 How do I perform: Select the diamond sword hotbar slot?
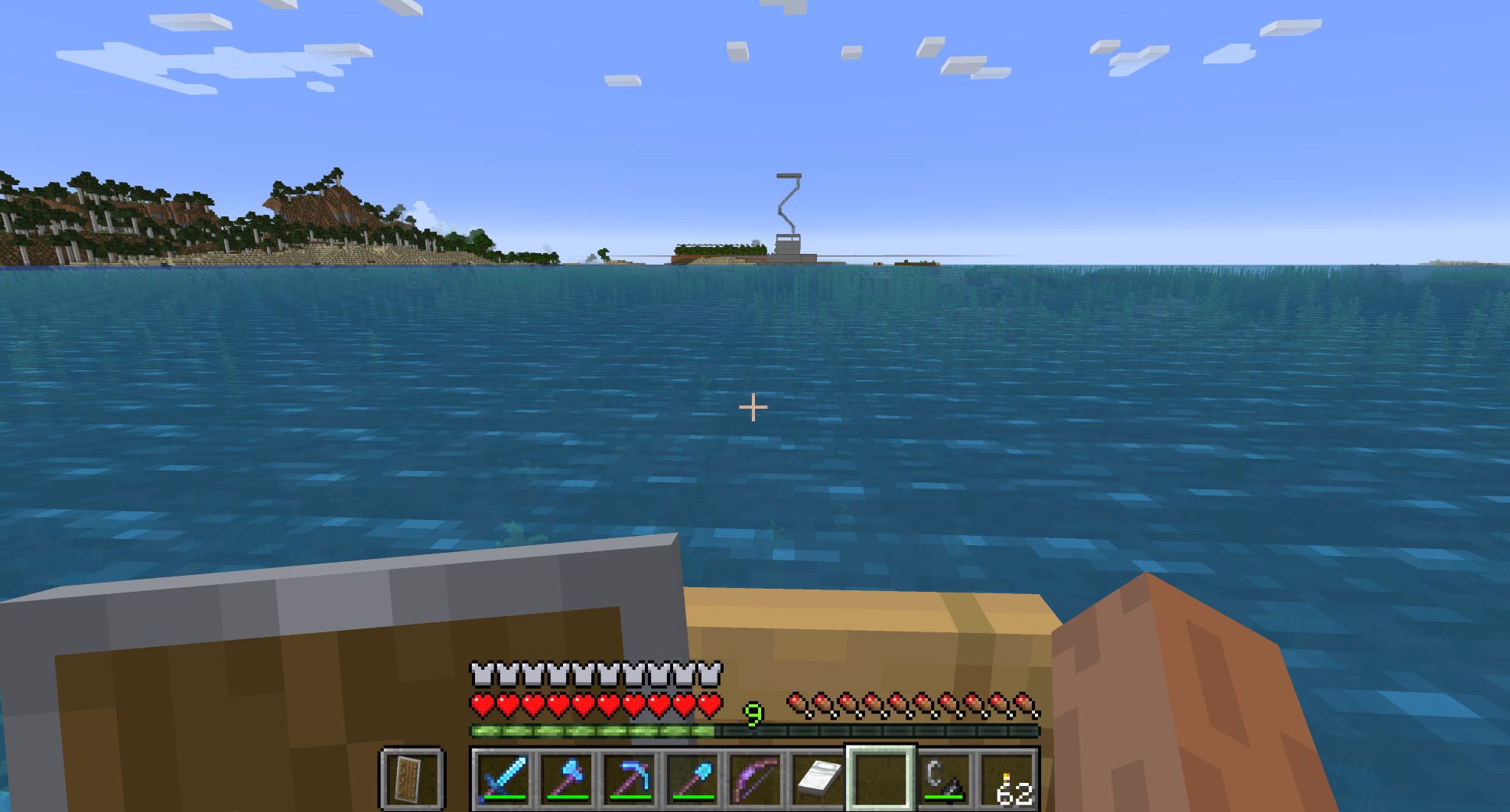pyautogui.click(x=503, y=778)
